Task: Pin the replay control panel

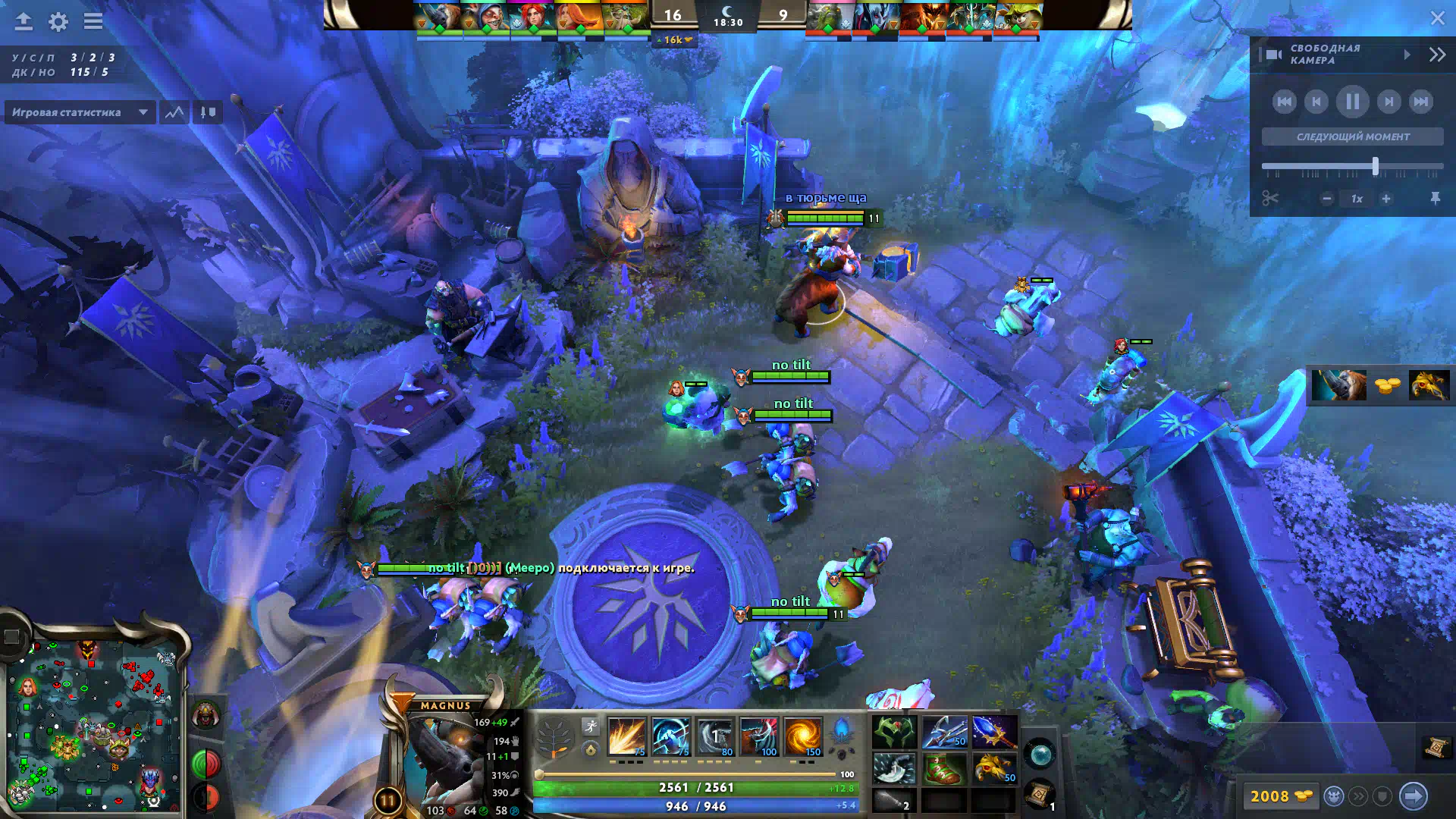Action: 1435,199
